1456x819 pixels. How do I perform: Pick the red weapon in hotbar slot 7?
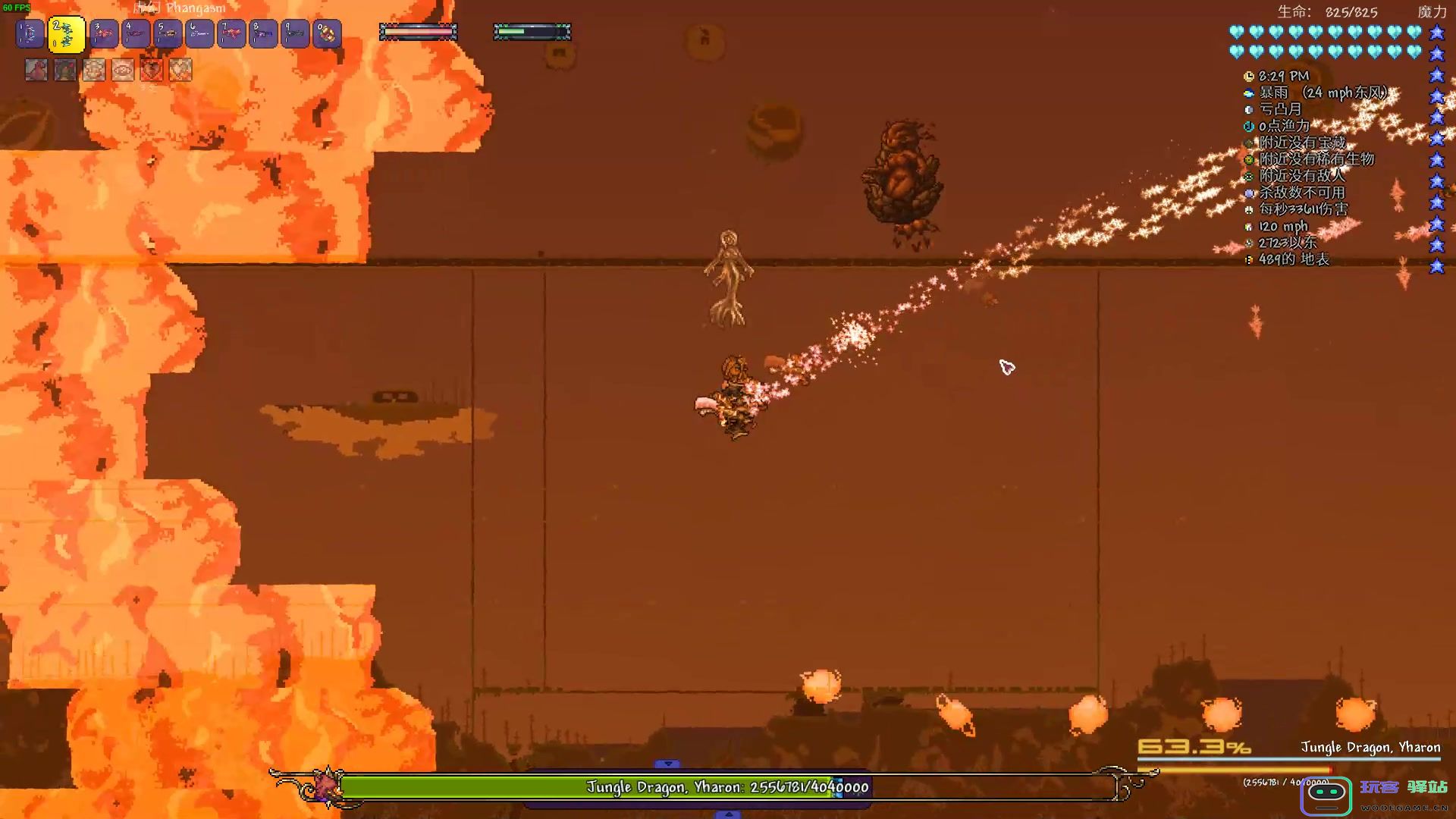point(232,34)
